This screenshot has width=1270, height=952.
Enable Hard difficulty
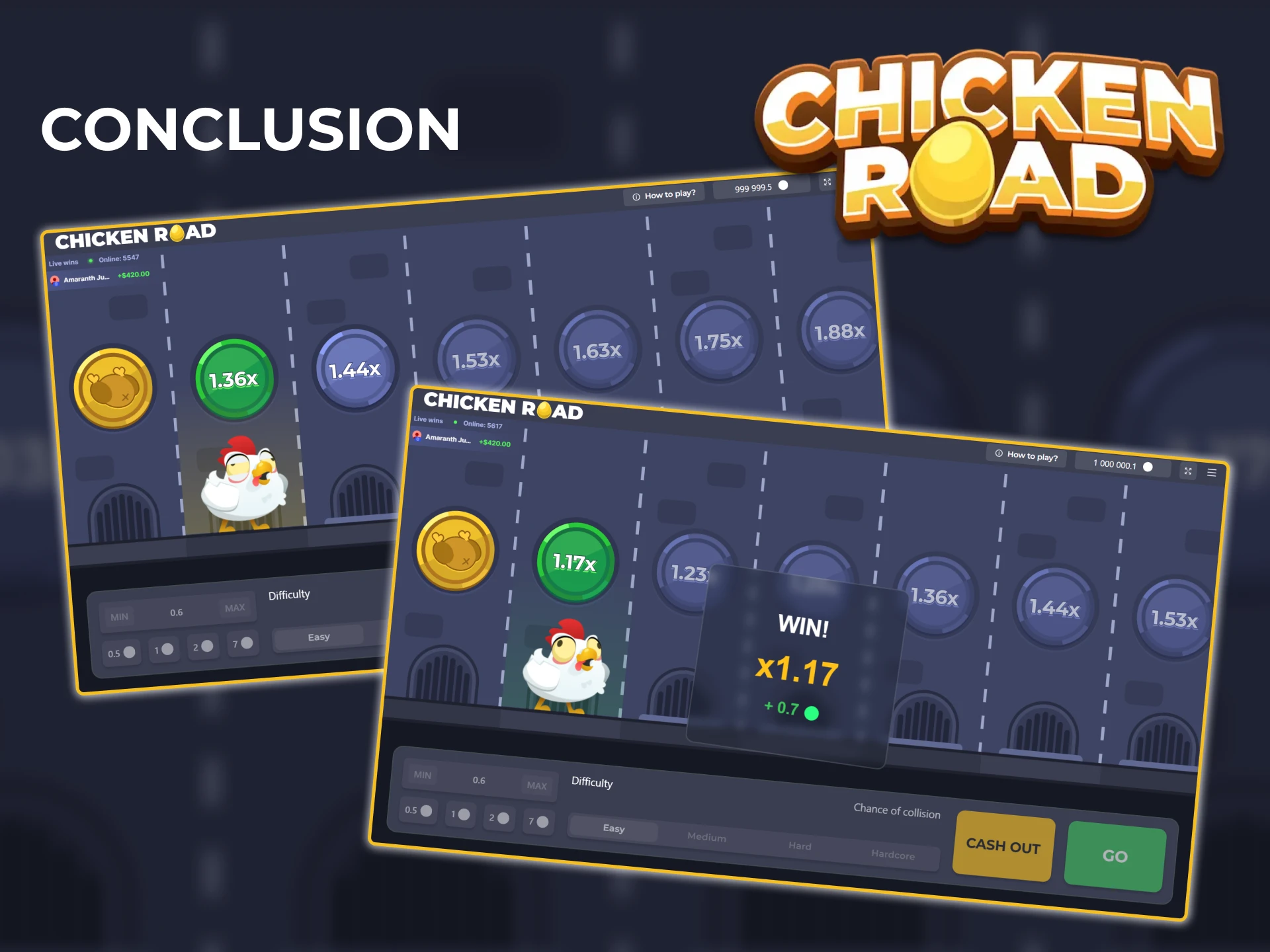(800, 846)
